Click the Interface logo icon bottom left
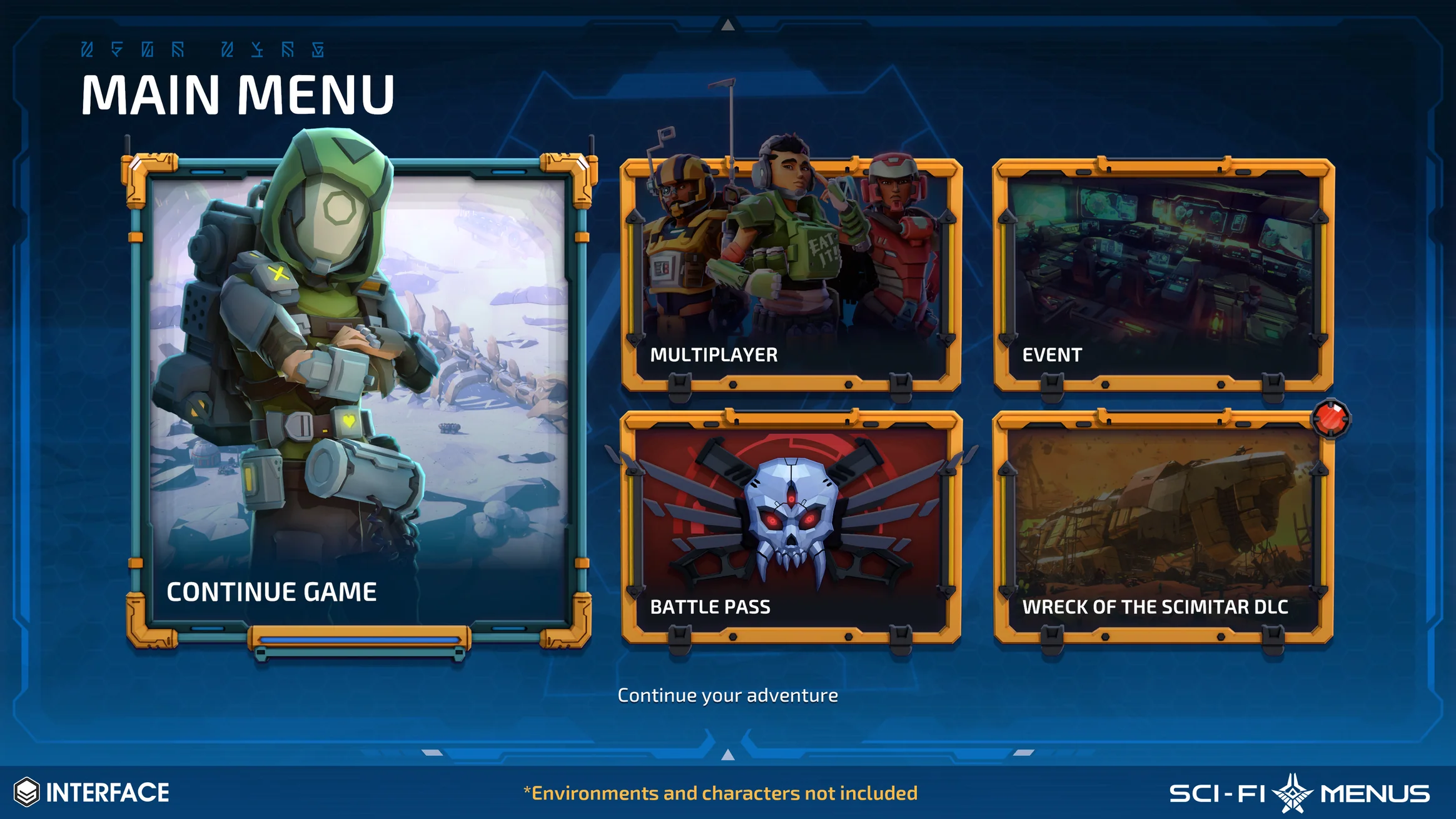Screen dimensions: 1456x819 (28, 792)
